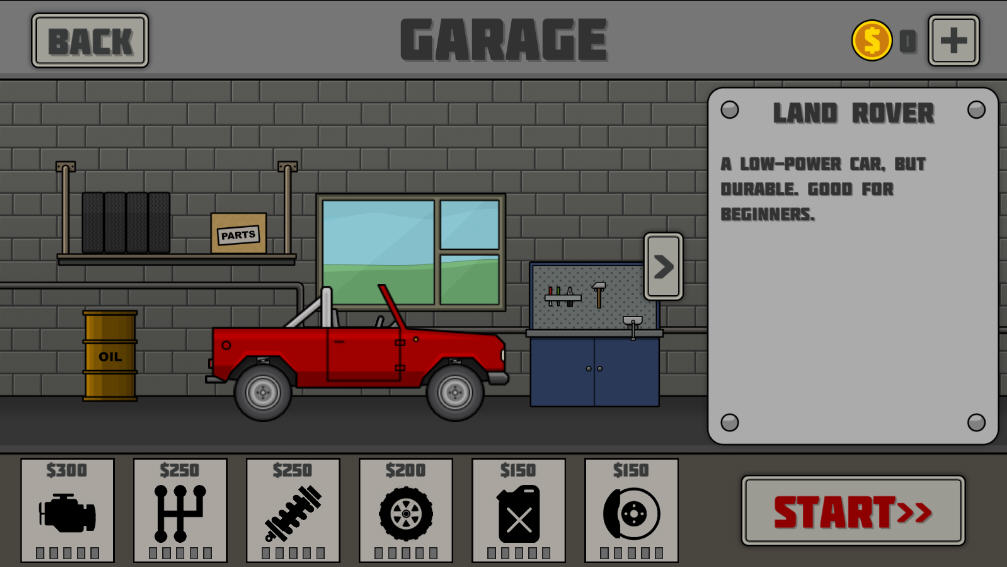
Task: Choose the $150 brake disc upgrade
Action: coord(631,510)
